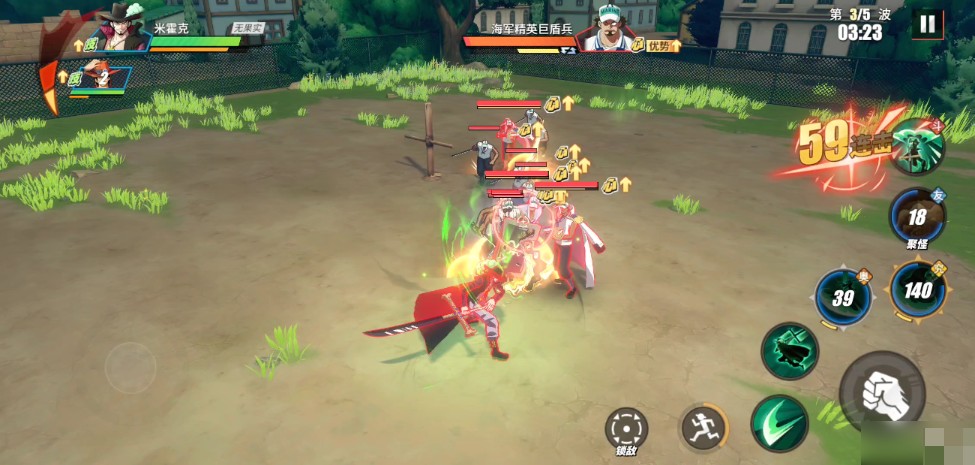Use the dash sprint button
Viewport: 975px width, 465px height.
pyautogui.click(x=703, y=428)
